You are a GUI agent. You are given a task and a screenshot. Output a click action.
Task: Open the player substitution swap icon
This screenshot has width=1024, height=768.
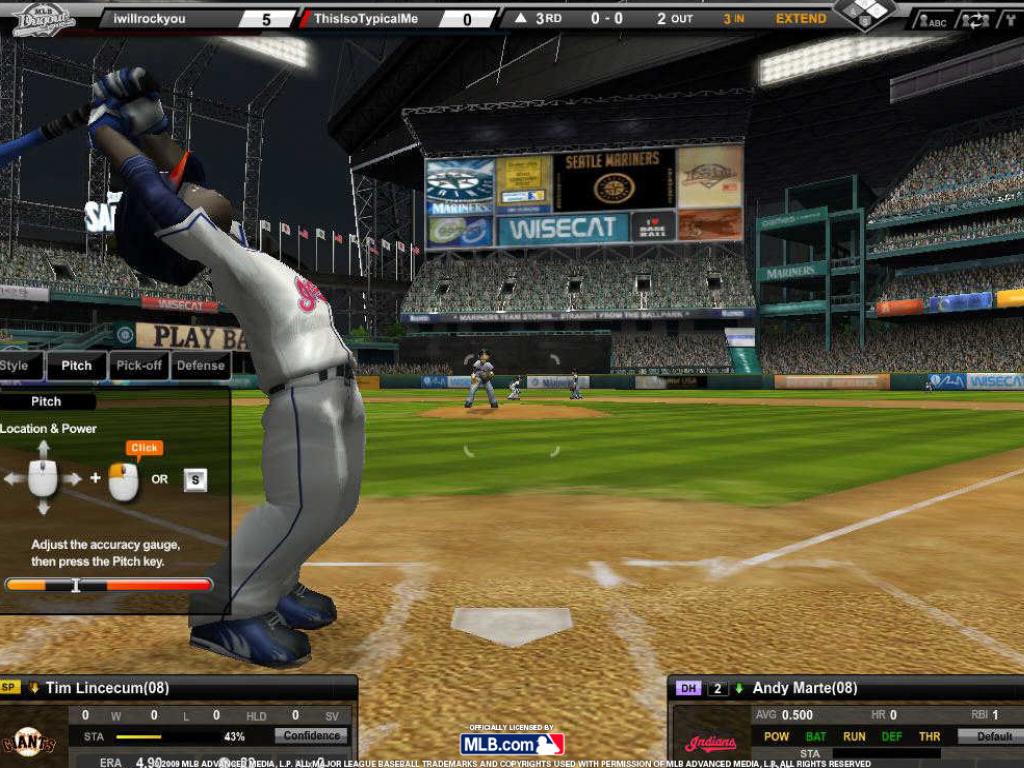pyautogui.click(x=975, y=20)
